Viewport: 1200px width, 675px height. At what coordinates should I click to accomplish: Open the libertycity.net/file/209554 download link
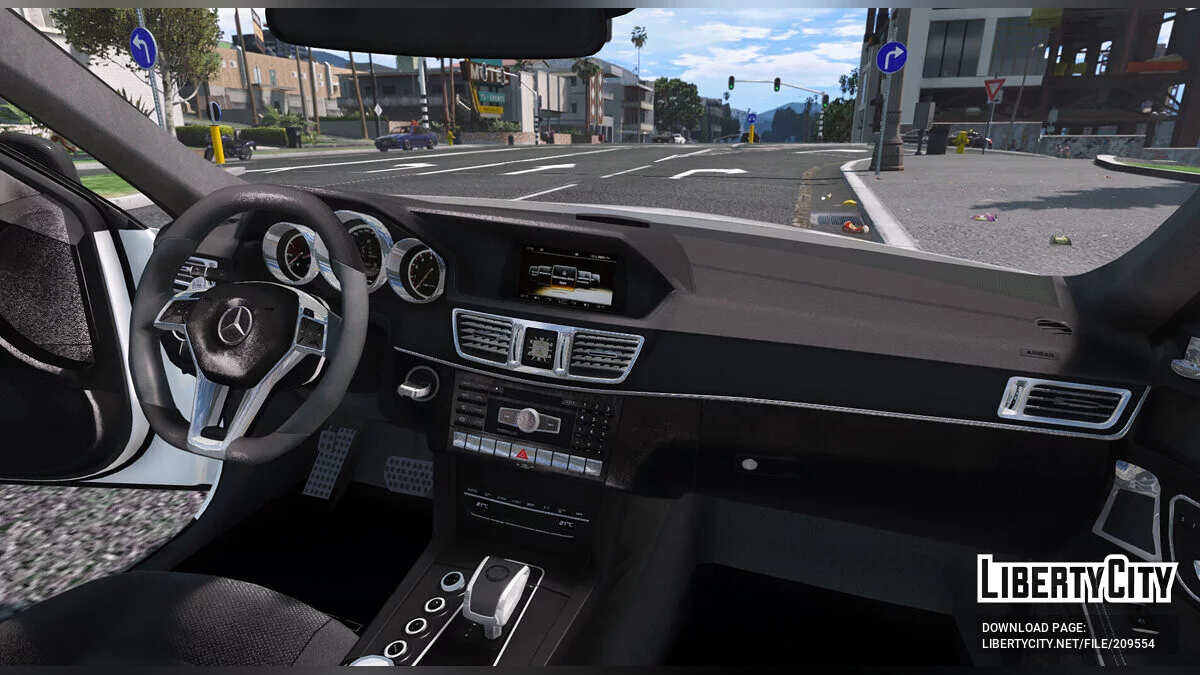1067,644
